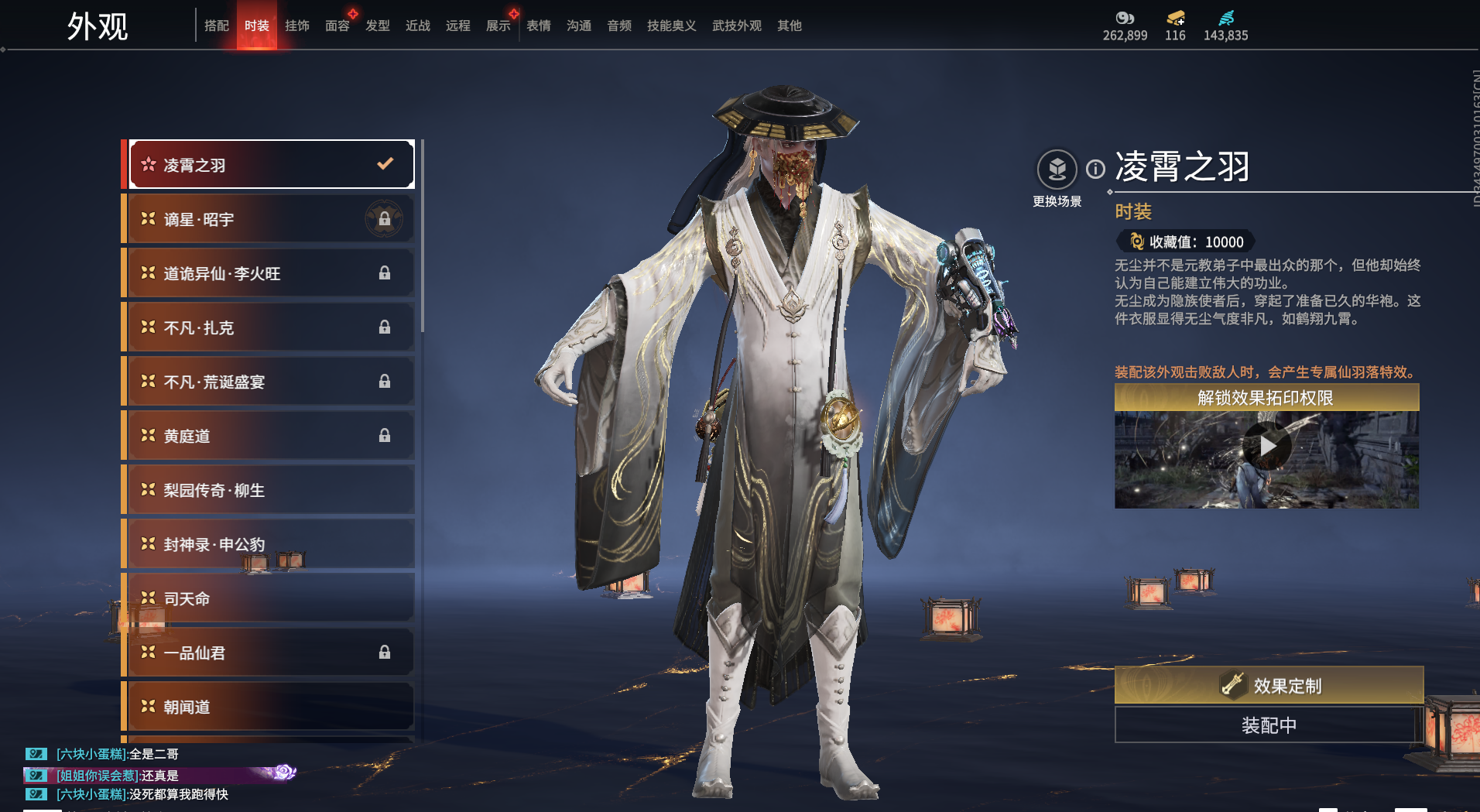Select the 搭配 tab

[x=217, y=26]
